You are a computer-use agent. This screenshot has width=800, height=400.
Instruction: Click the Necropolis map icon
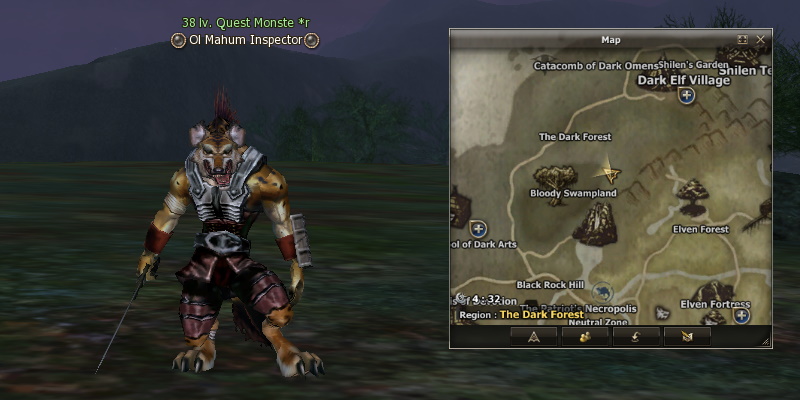point(600,293)
